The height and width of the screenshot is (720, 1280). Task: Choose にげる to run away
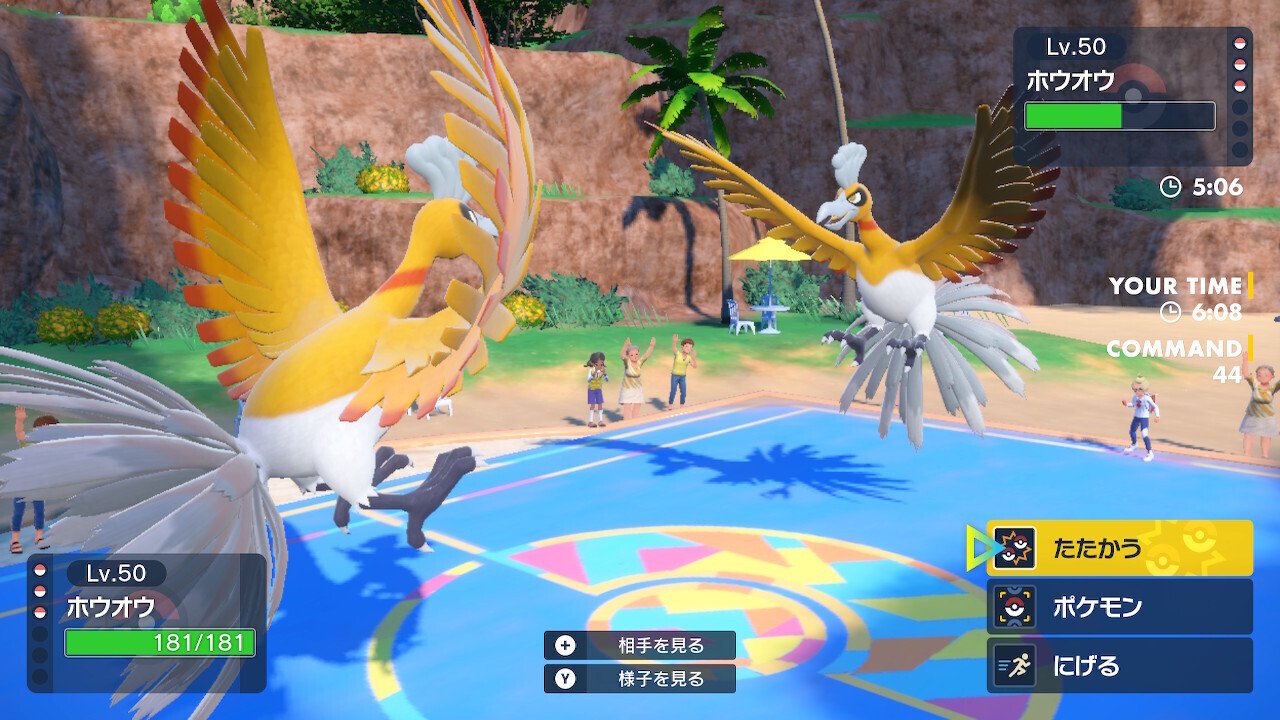click(1119, 665)
